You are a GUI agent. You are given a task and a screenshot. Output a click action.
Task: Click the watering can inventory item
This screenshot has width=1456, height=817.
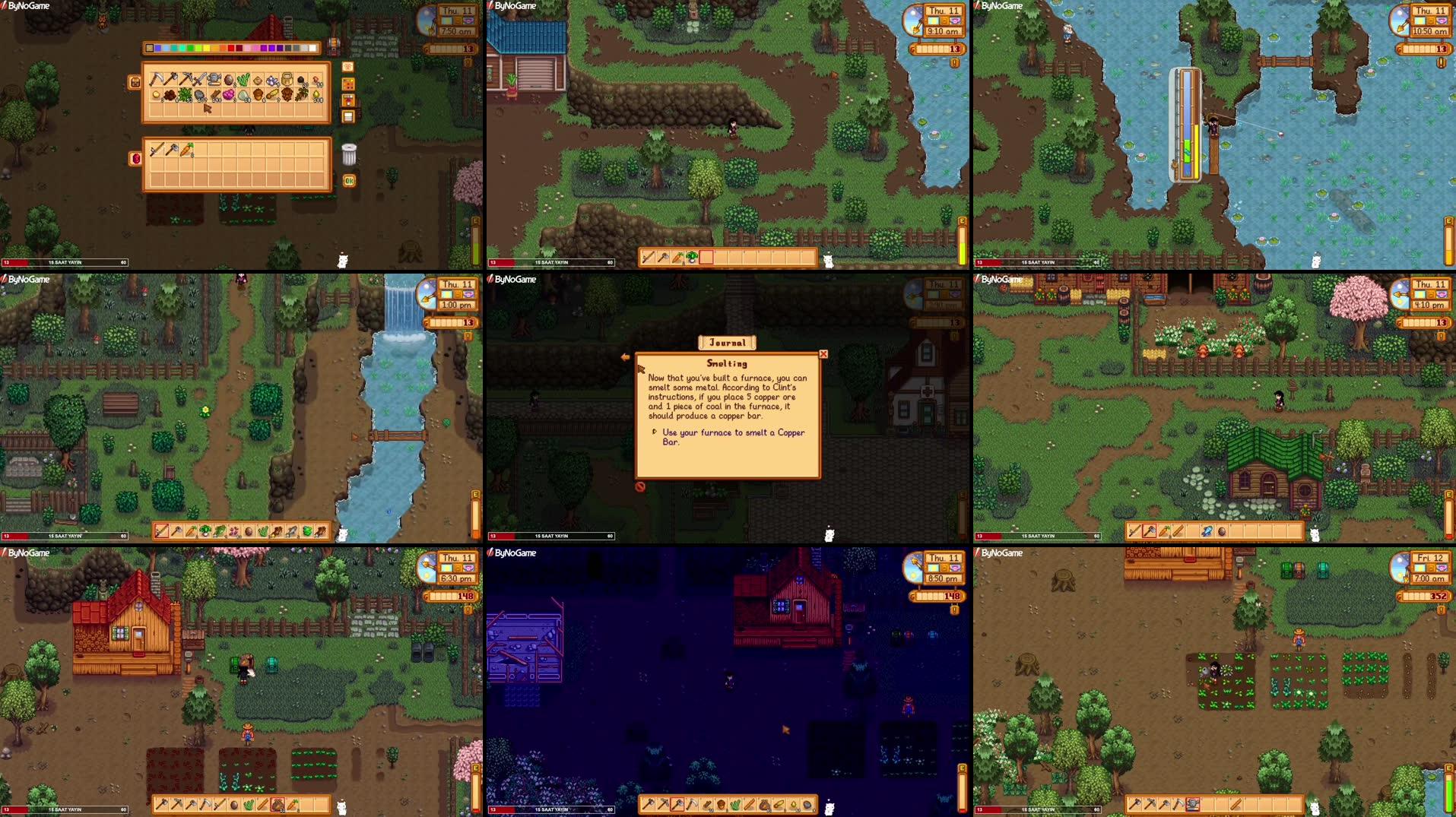[x=214, y=79]
